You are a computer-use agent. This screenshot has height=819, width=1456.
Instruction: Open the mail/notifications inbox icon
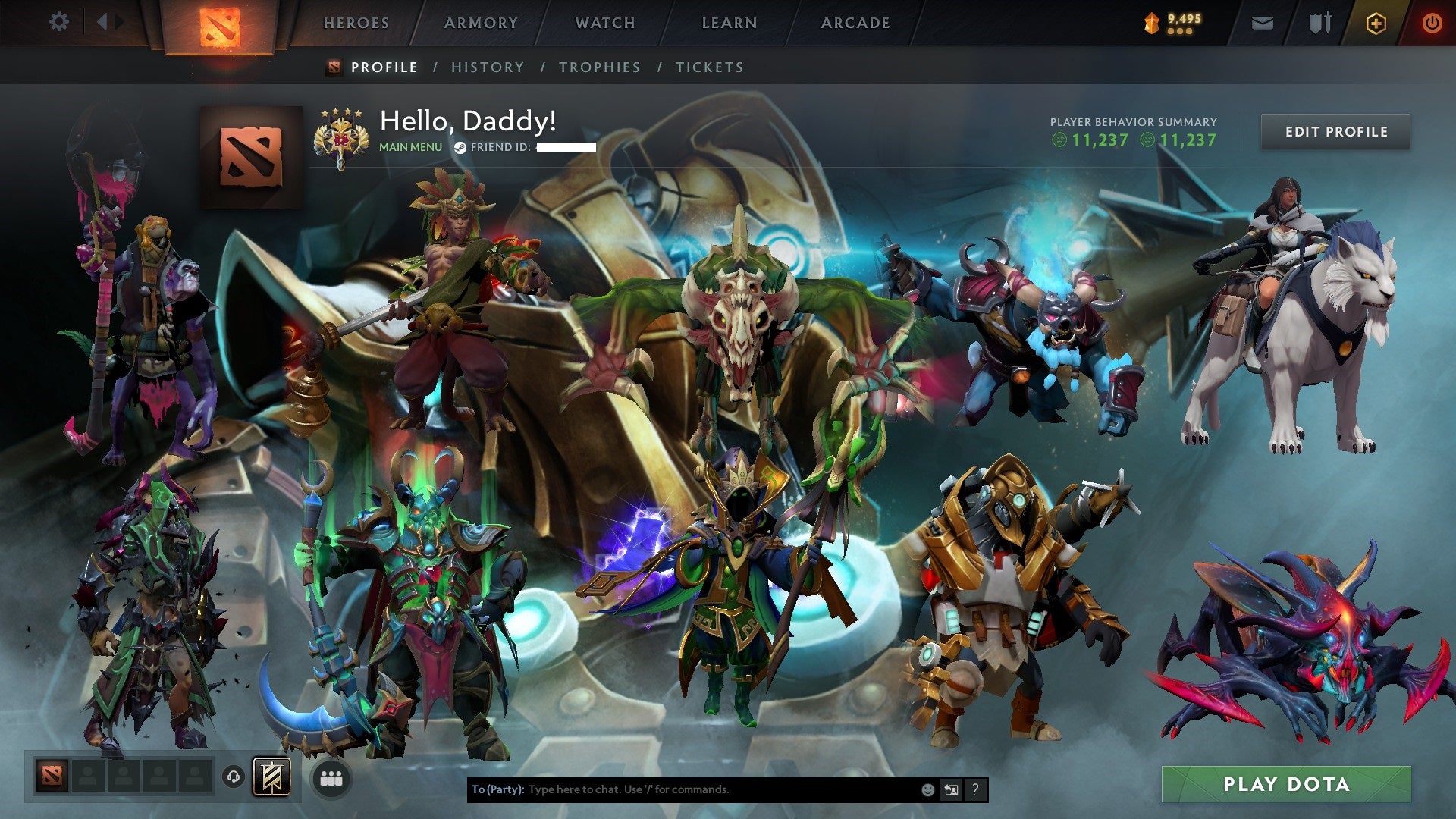click(x=1261, y=22)
